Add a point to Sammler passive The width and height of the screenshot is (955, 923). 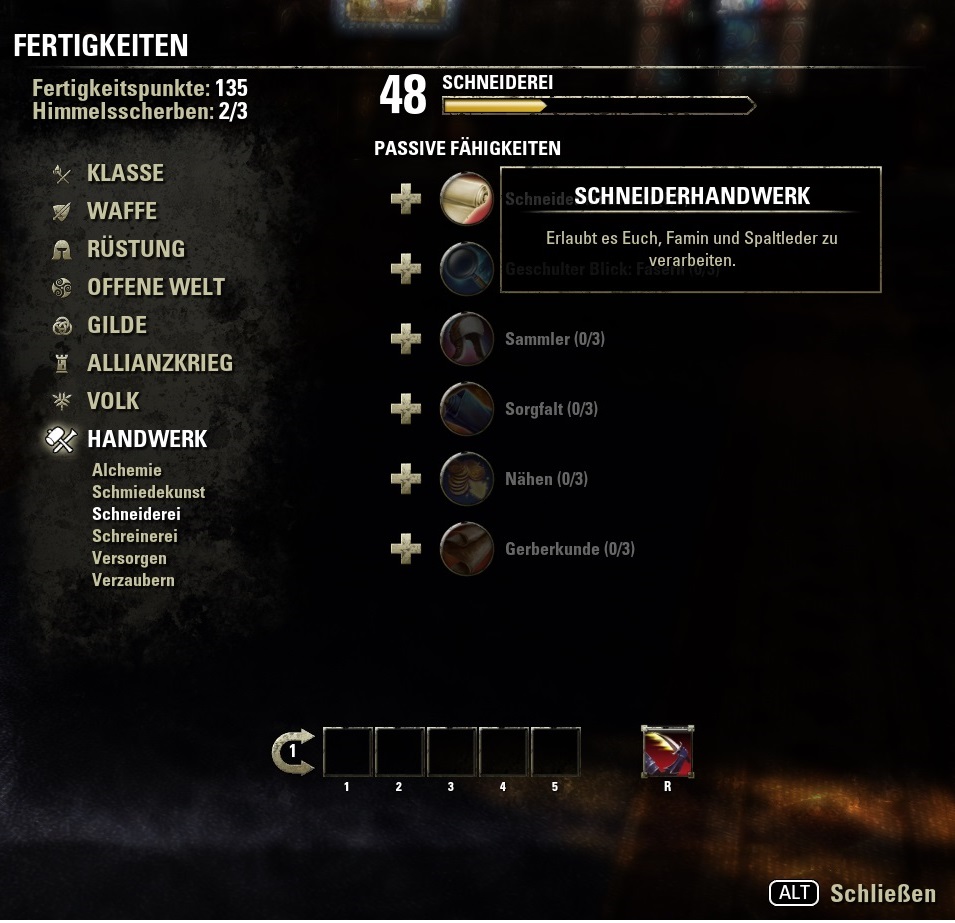(x=406, y=339)
